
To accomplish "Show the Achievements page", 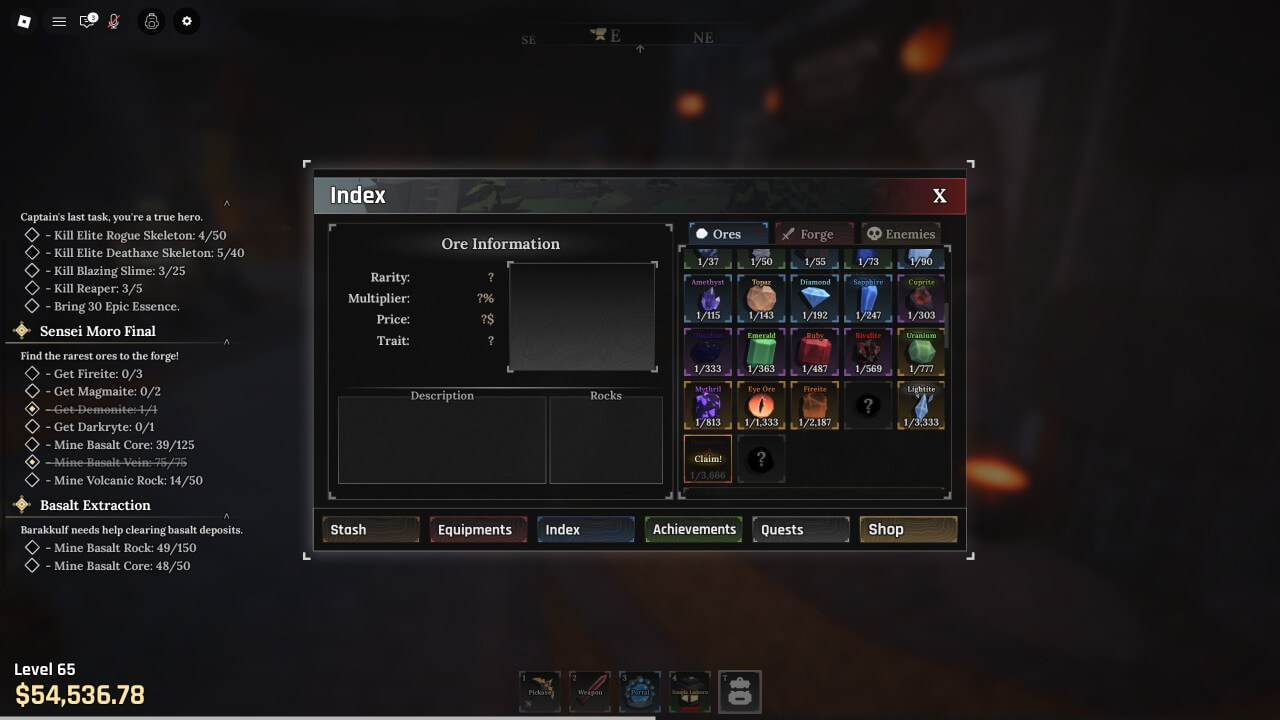I will [x=694, y=529].
